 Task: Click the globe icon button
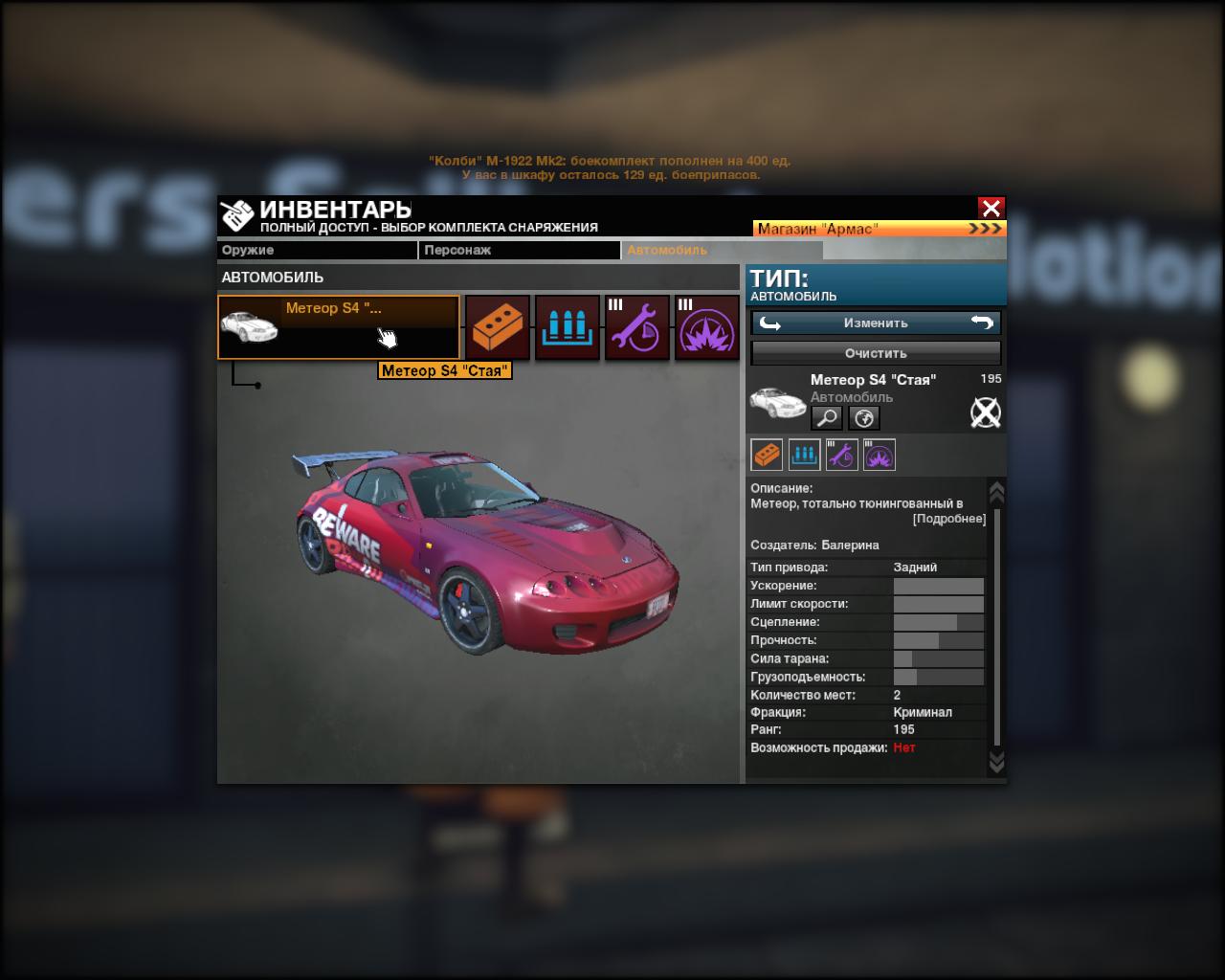863,418
